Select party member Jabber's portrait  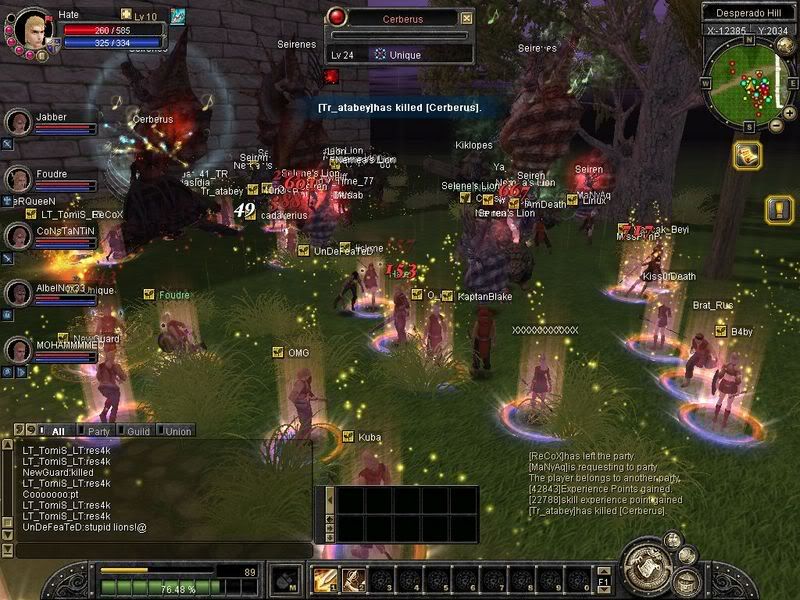pos(18,122)
